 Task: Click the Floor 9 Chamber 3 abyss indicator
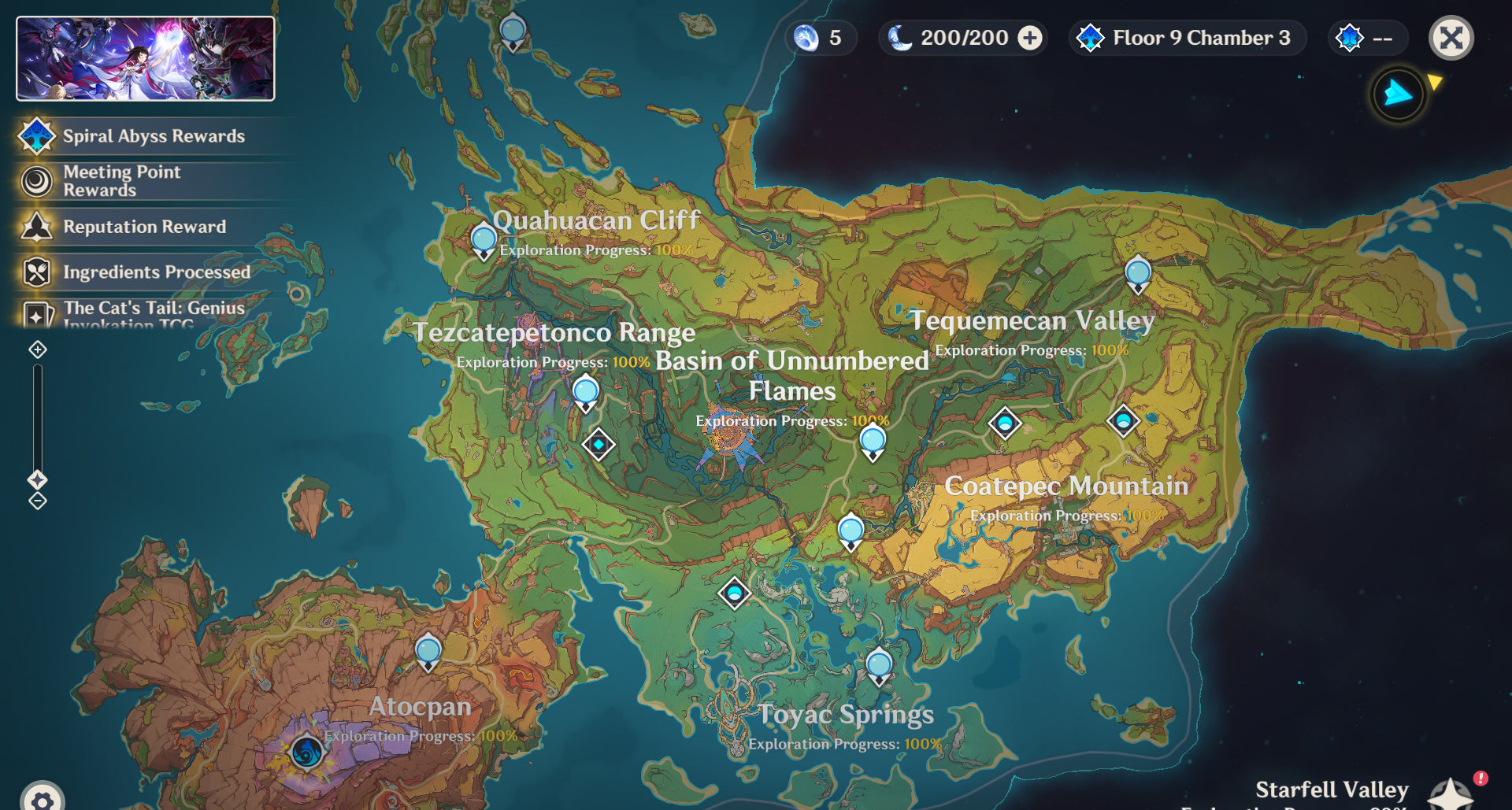tap(1186, 38)
